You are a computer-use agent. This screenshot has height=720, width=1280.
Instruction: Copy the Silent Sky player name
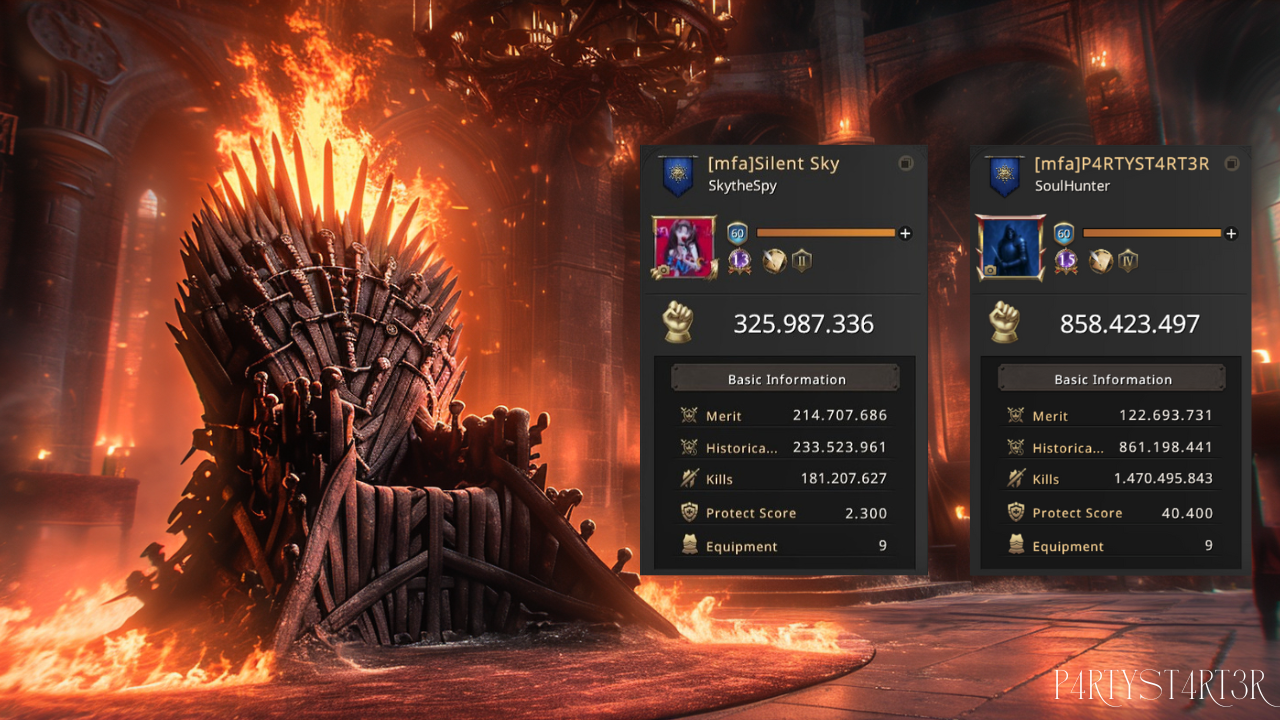click(x=906, y=163)
